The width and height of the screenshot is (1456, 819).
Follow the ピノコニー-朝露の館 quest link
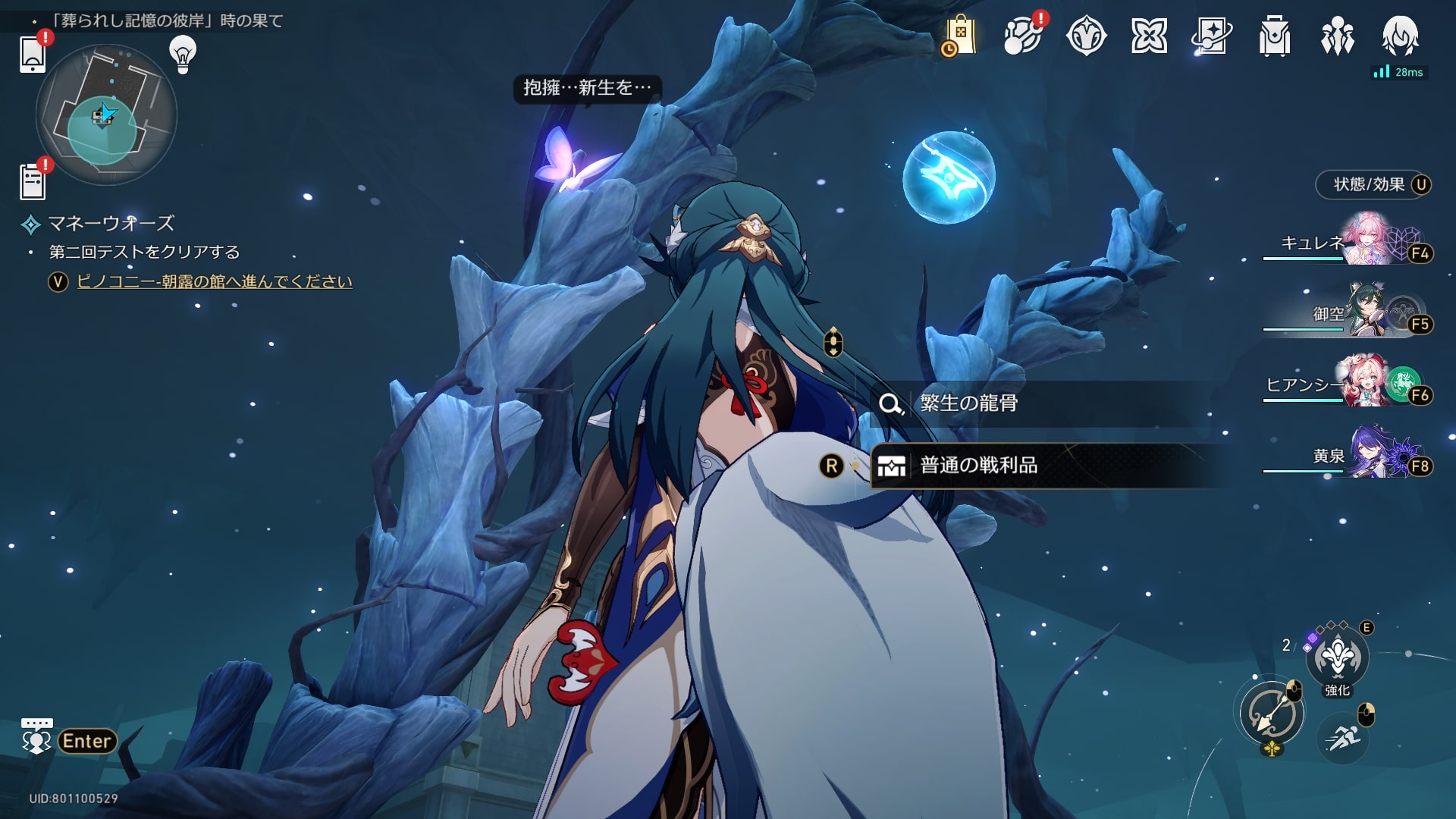click(x=214, y=281)
